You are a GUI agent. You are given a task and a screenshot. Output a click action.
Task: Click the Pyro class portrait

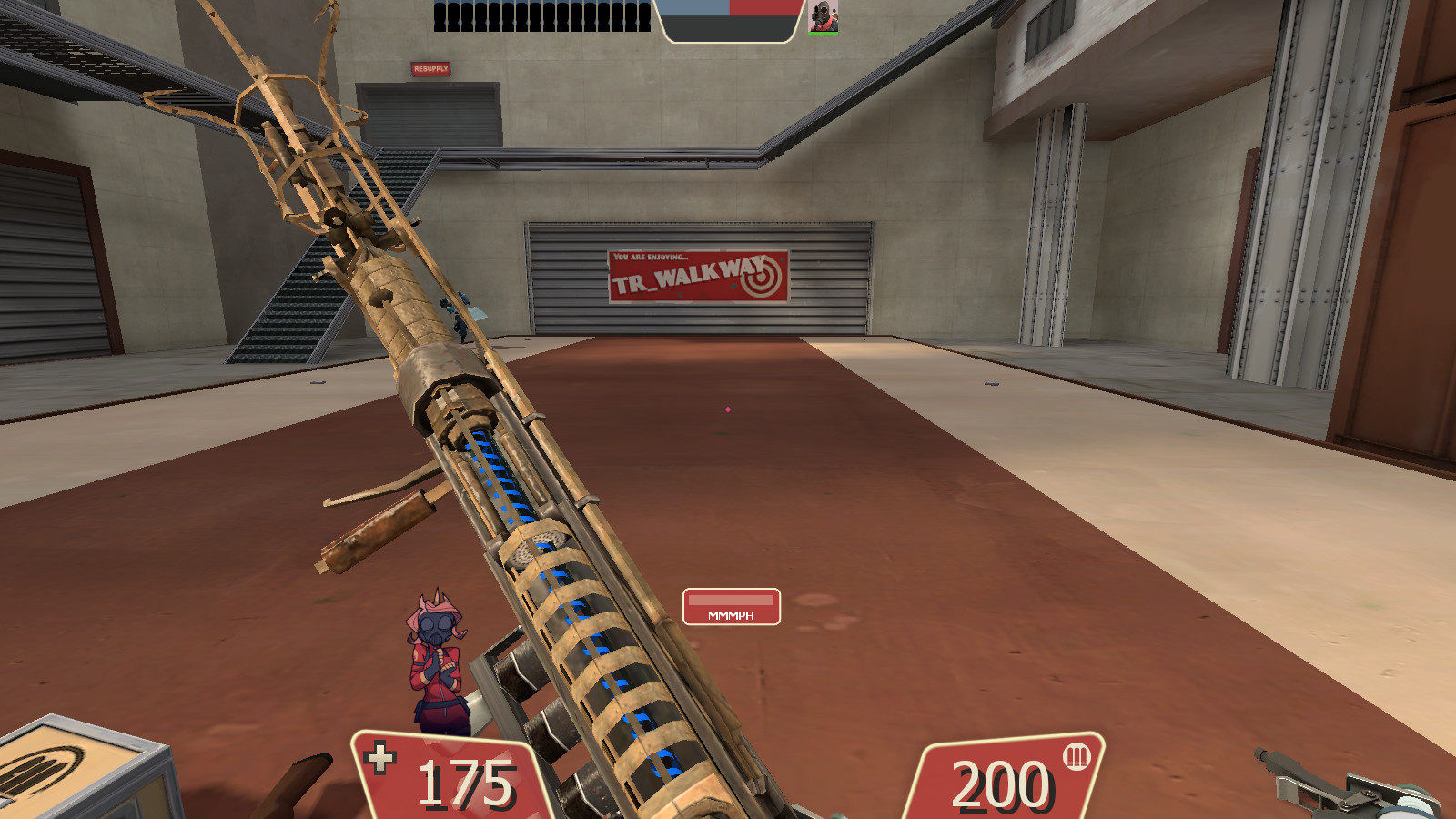point(823,16)
